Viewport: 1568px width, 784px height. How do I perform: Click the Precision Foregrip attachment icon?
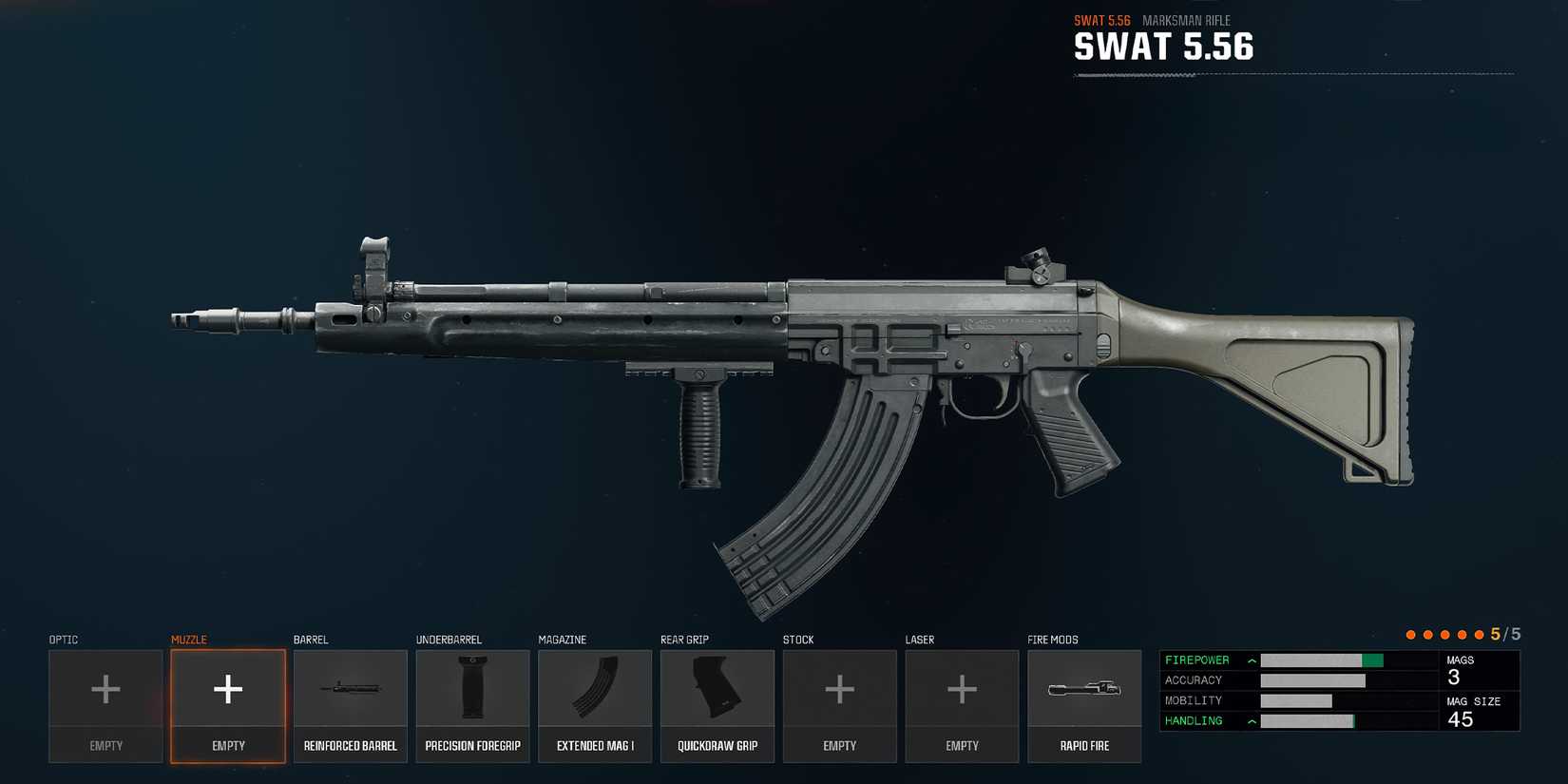click(x=472, y=689)
